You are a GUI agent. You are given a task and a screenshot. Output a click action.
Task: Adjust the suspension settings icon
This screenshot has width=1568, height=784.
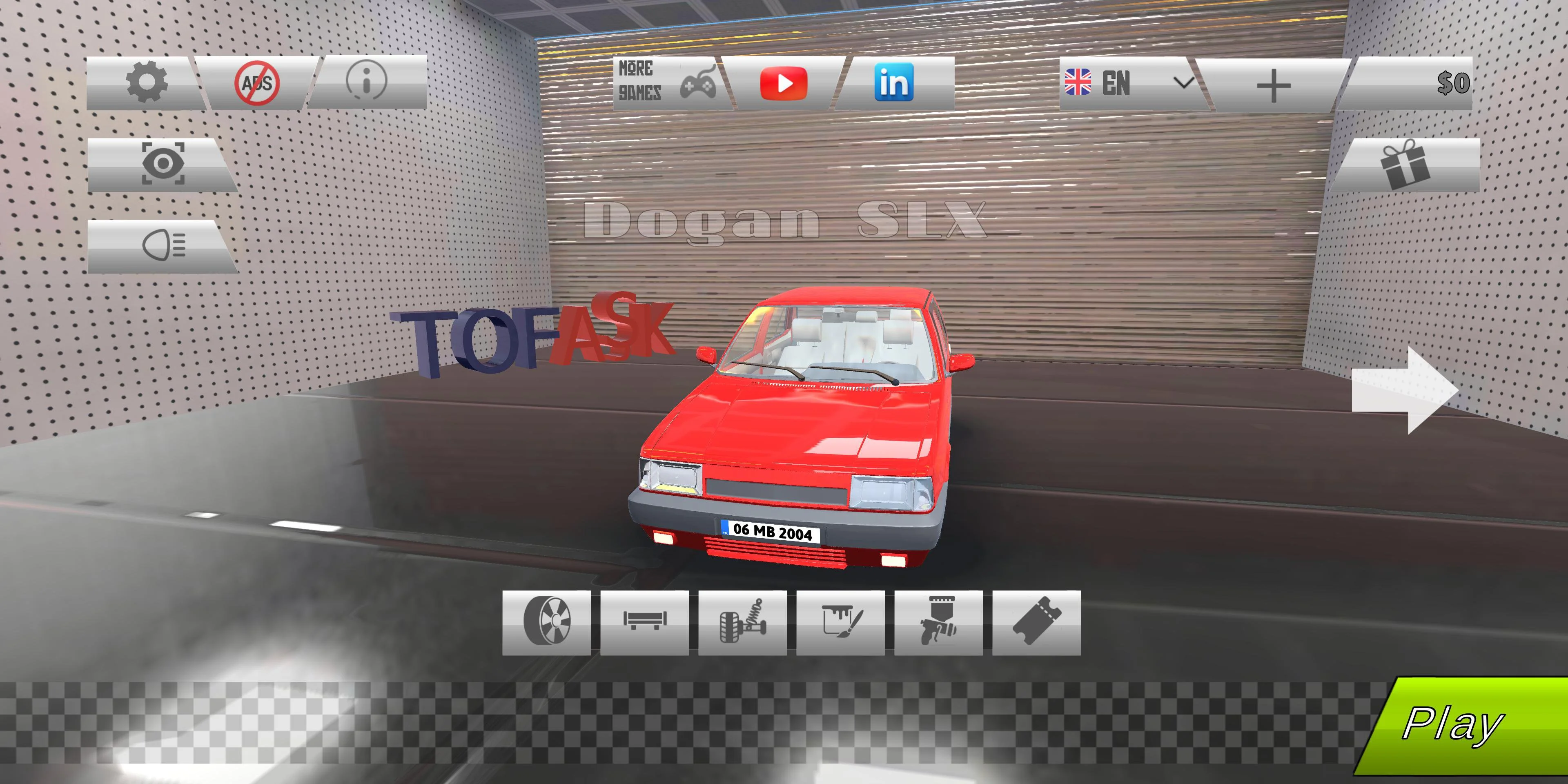tap(743, 621)
